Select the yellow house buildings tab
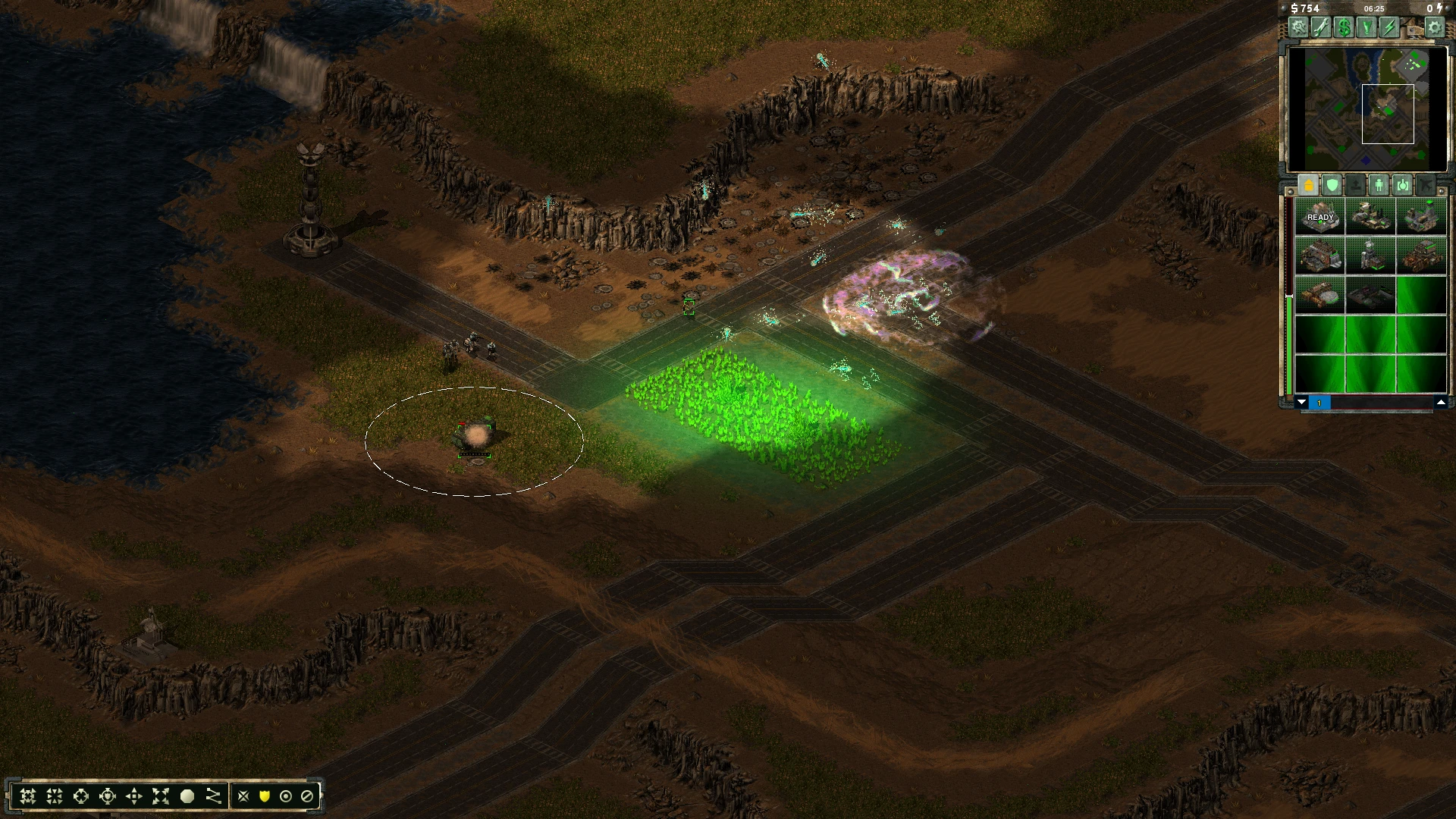Viewport: 1456px width, 819px height. [1308, 185]
